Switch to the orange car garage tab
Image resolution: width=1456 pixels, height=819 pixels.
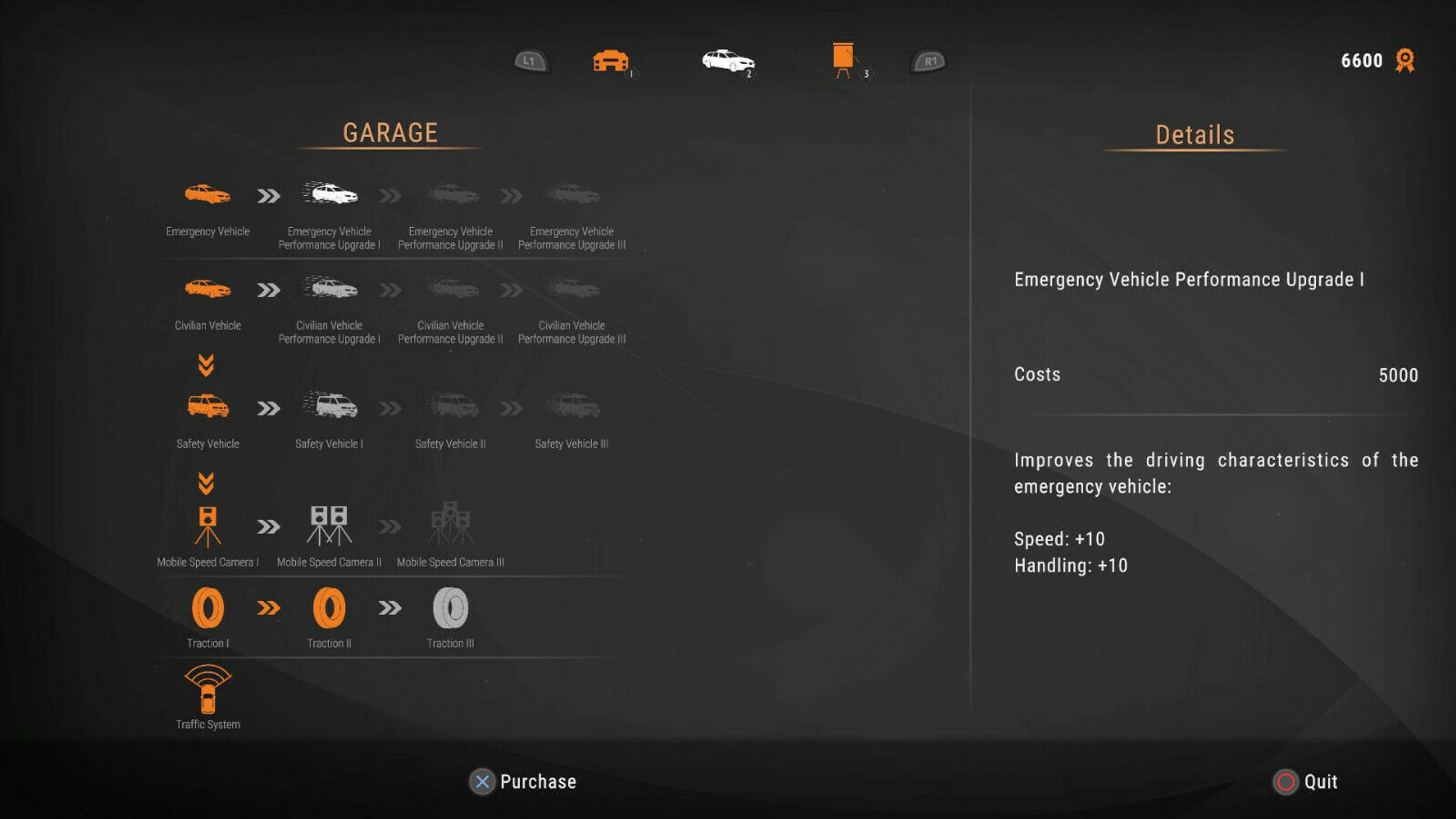[x=610, y=61]
